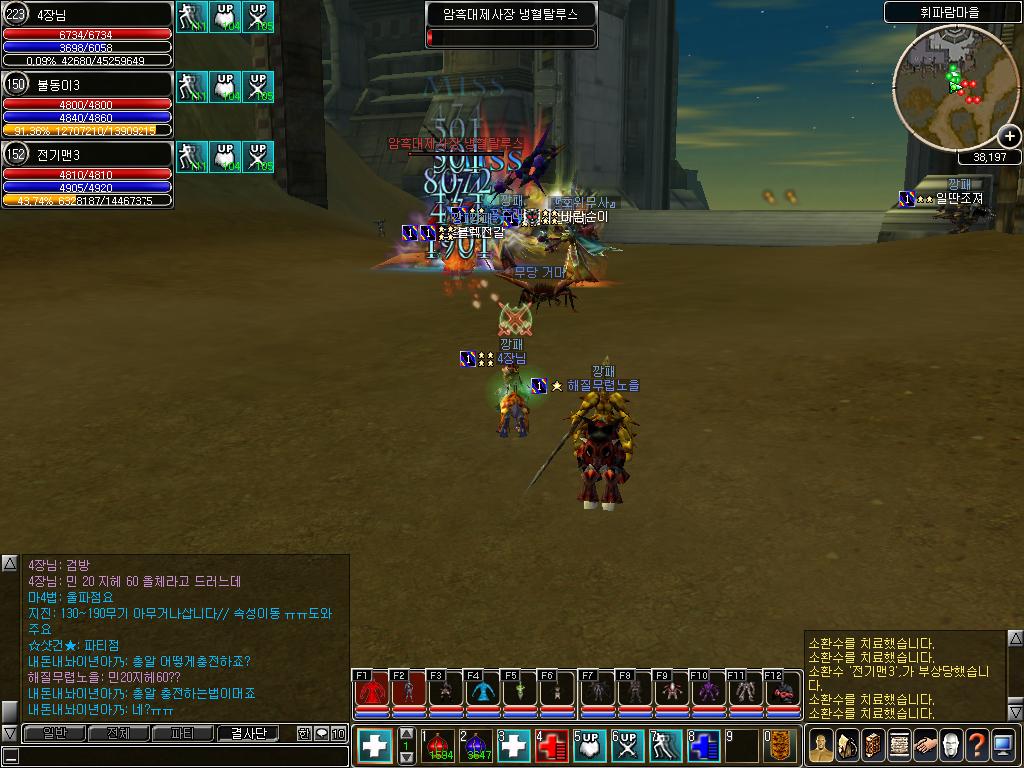Activate the red cross skill in slot 4
The image size is (1024, 768).
point(553,746)
